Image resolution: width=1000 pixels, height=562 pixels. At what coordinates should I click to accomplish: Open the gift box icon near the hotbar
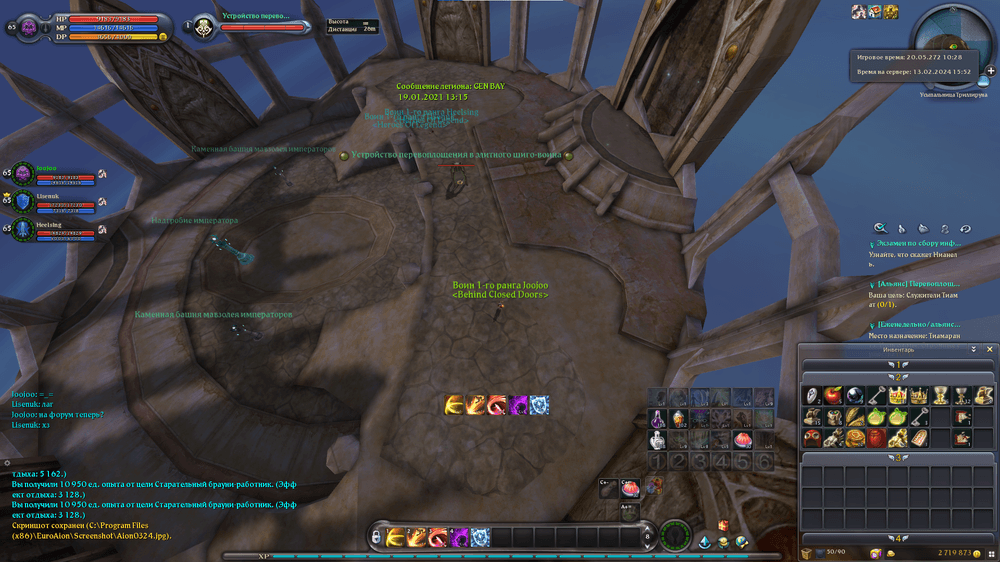click(723, 526)
